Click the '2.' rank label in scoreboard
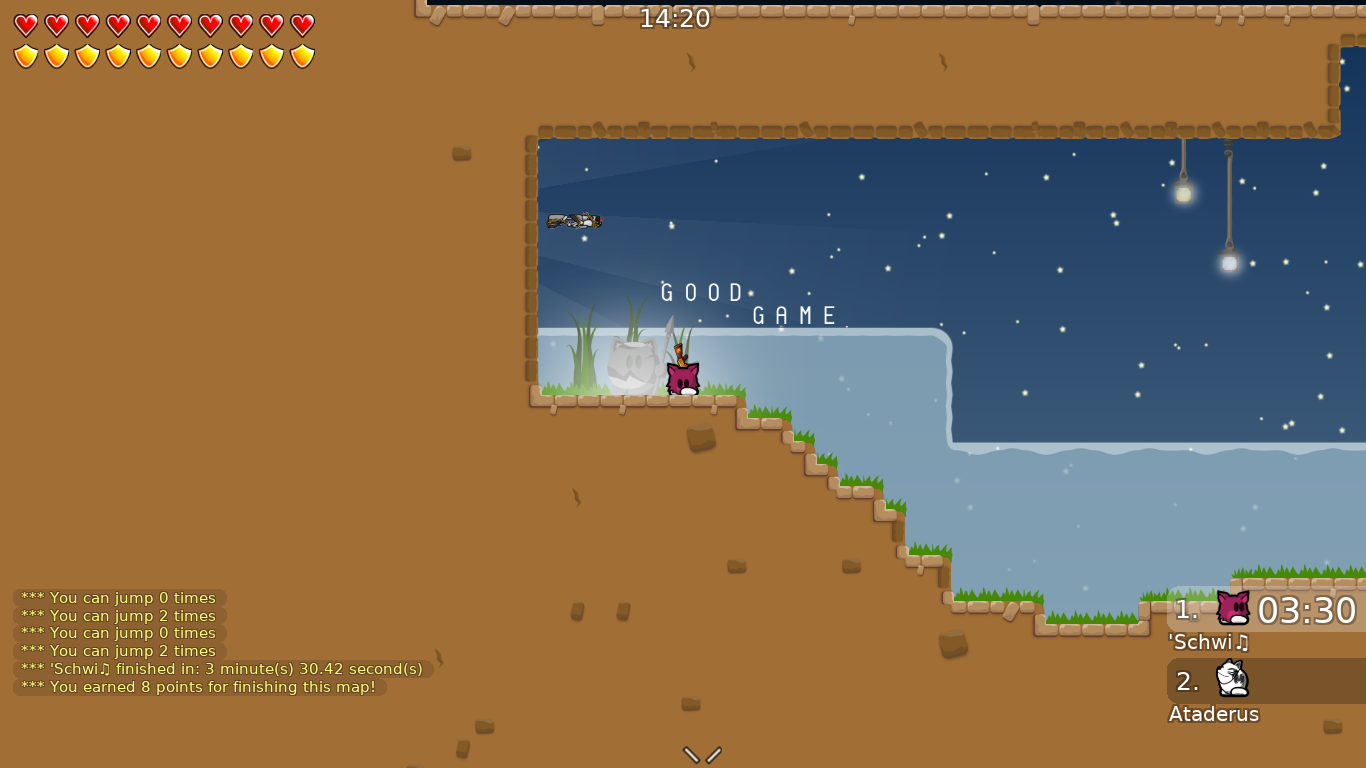The width and height of the screenshot is (1366, 768). click(1188, 680)
